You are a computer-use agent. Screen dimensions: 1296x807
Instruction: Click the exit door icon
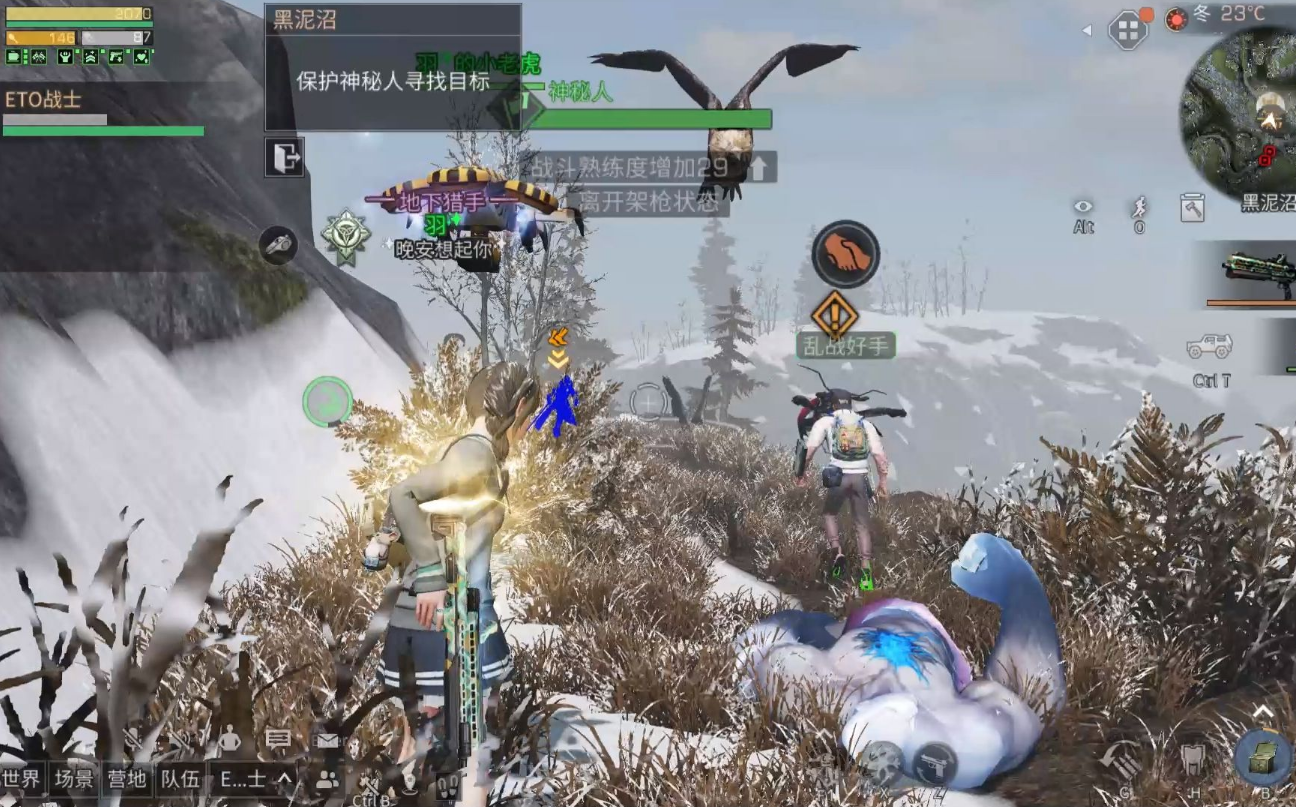(x=284, y=157)
